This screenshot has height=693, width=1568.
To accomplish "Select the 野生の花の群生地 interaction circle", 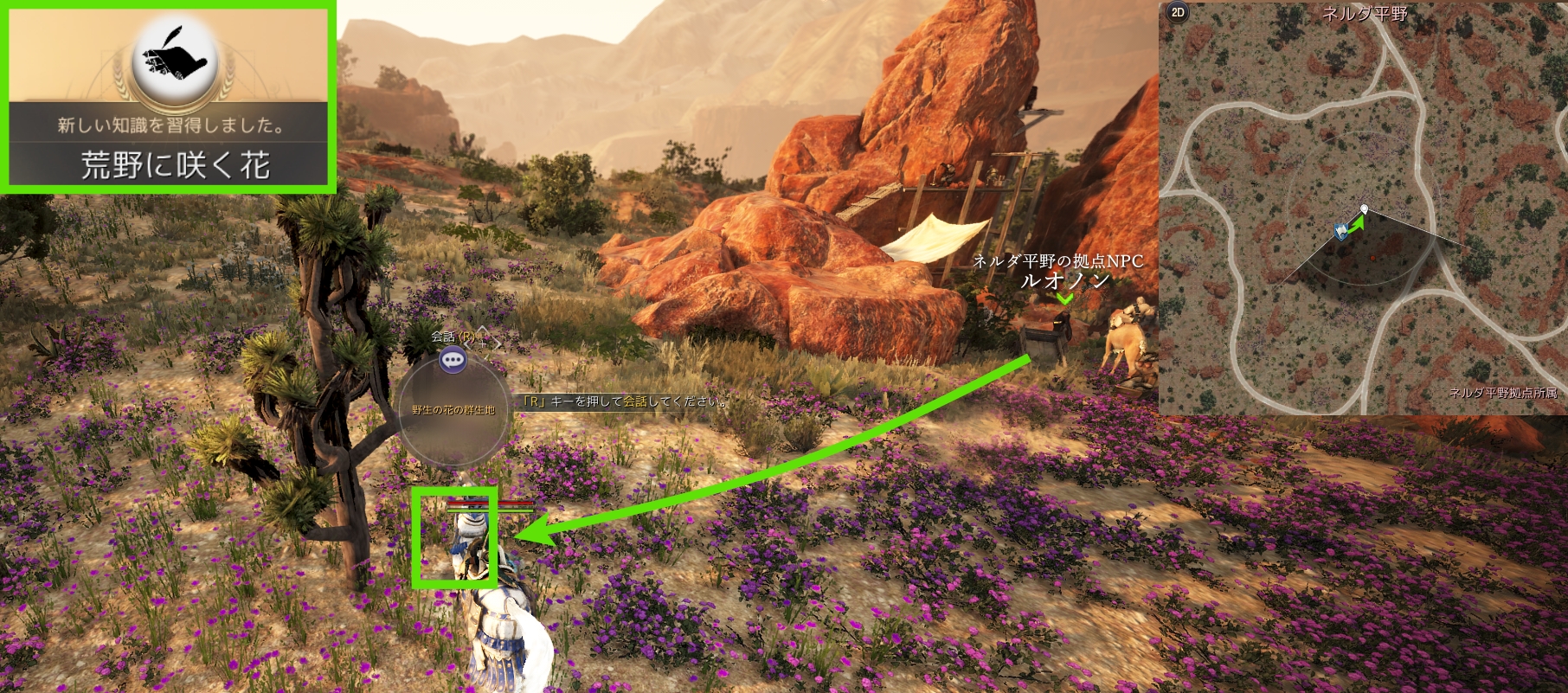I will (x=453, y=410).
